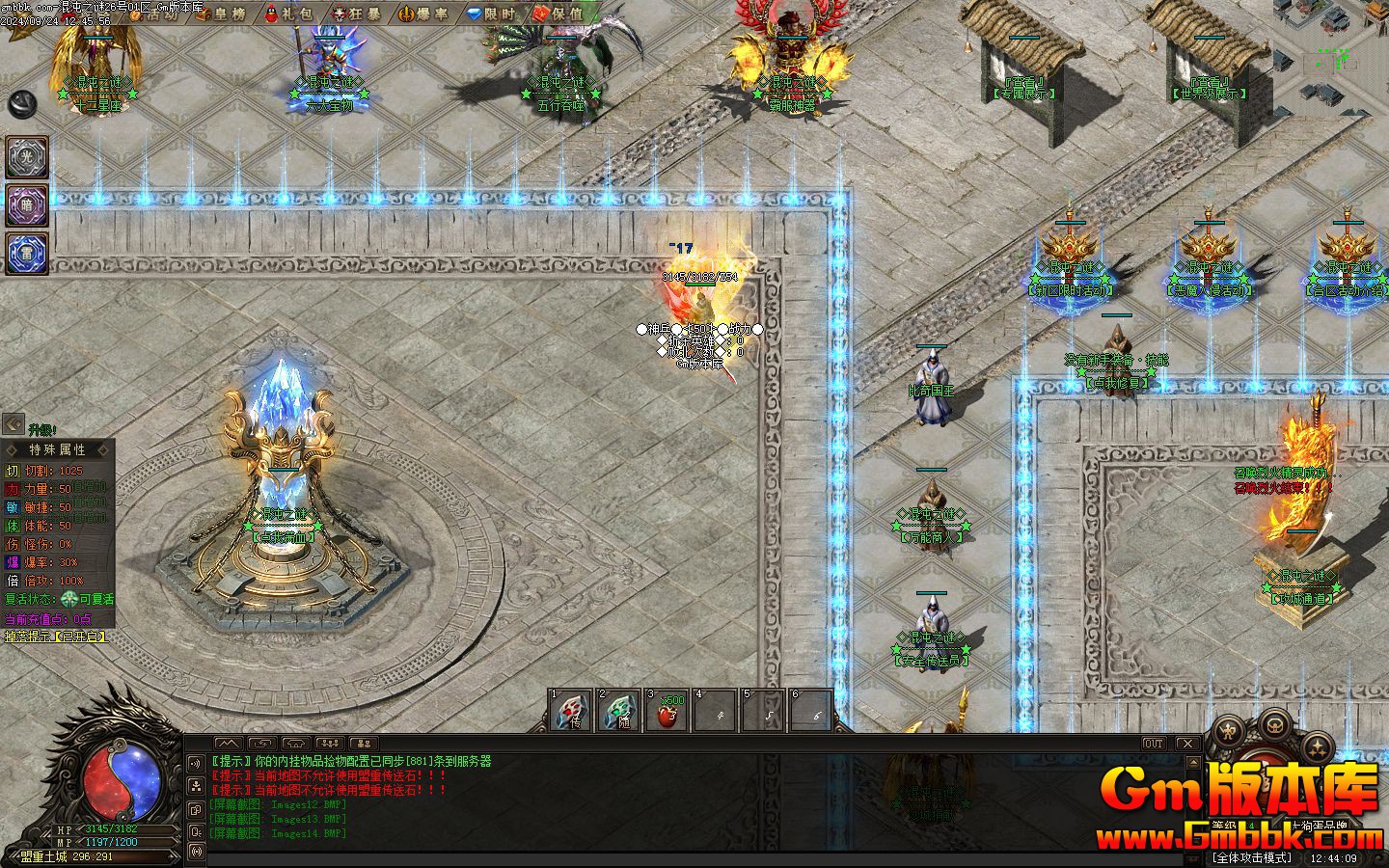Click the OUT button on chat bar
This screenshot has height=868, width=1389.
coord(1153,744)
